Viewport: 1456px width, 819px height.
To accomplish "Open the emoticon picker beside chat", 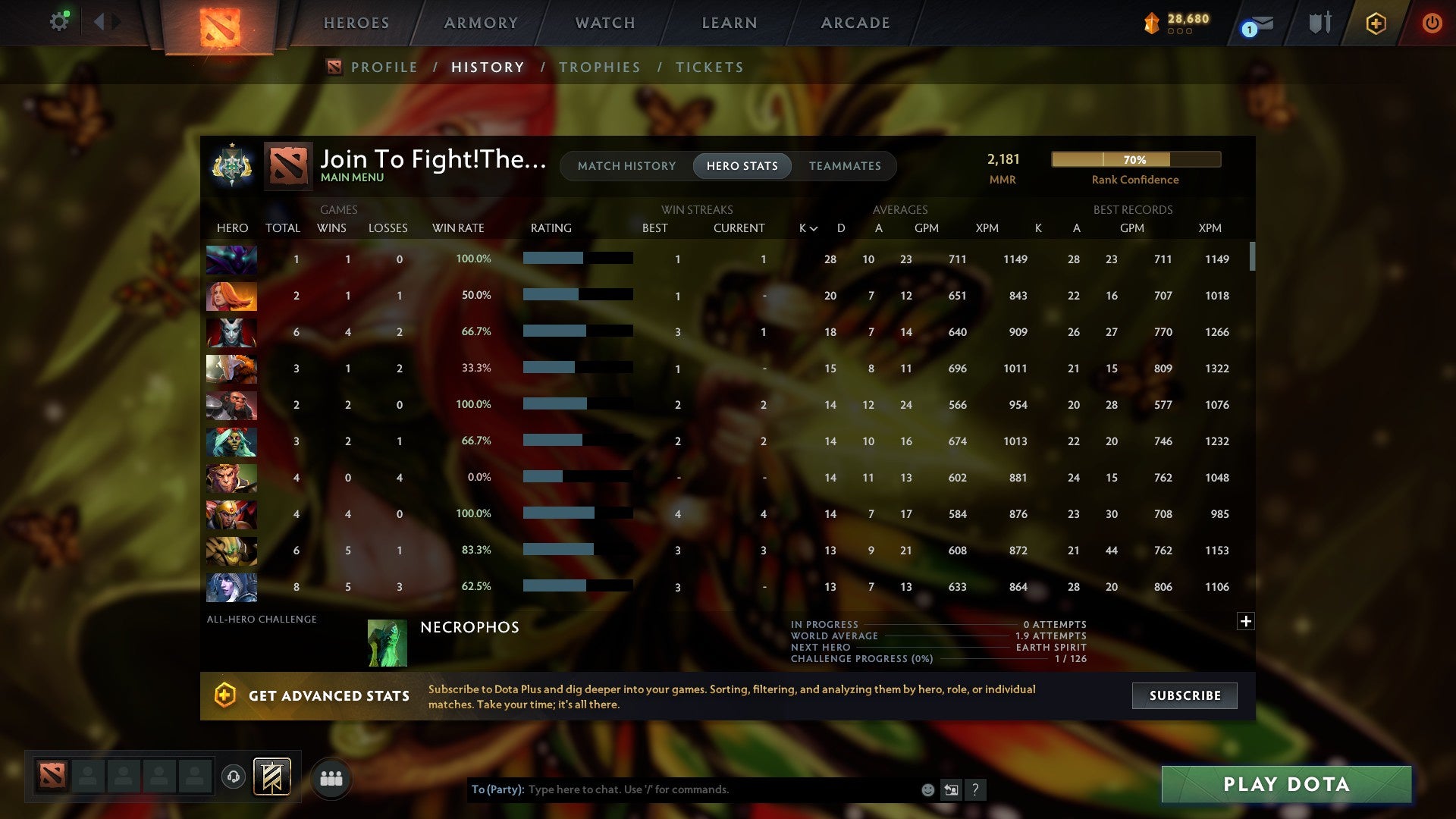I will [927, 789].
